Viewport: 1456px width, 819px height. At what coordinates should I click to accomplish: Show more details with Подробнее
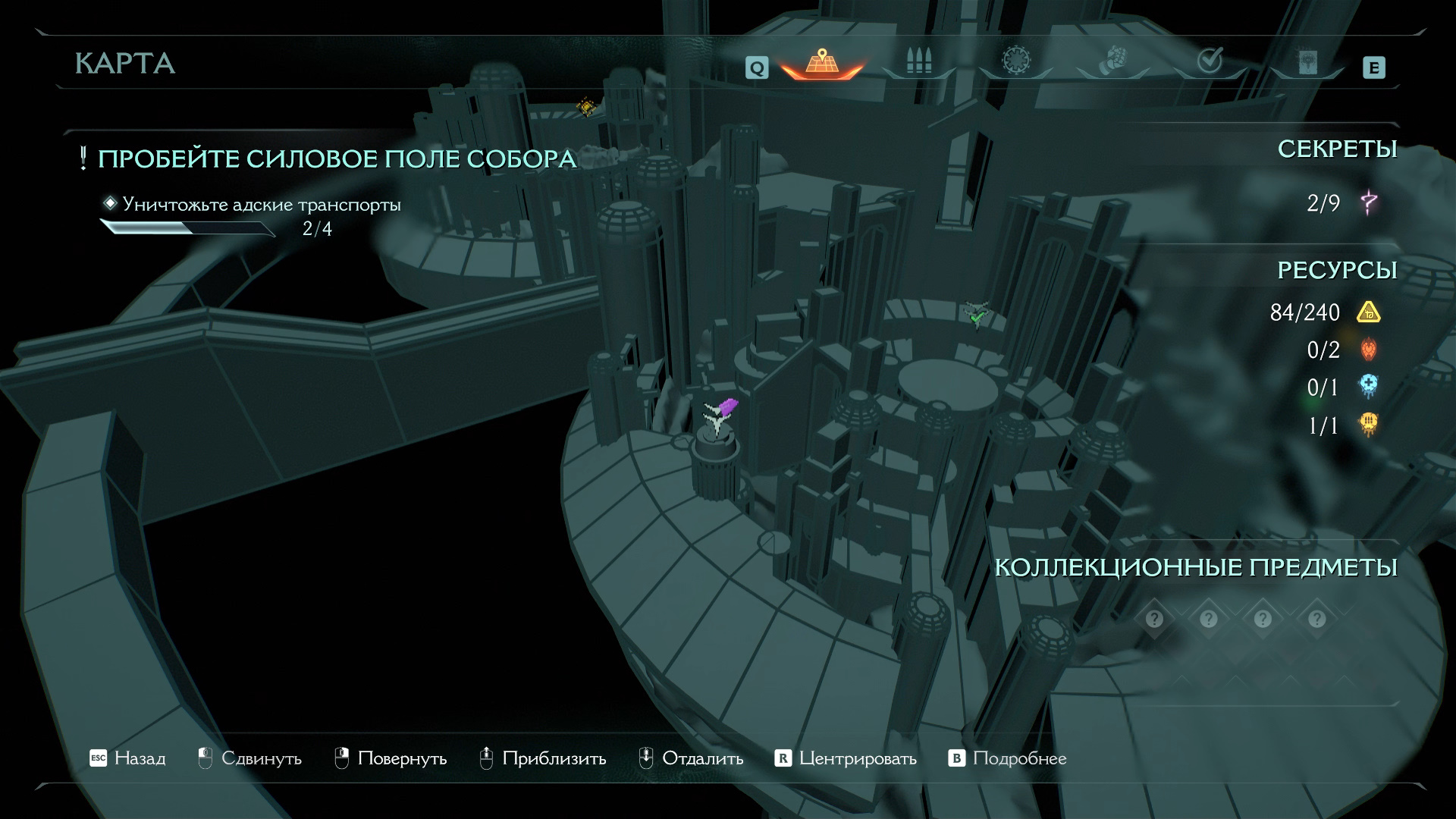pos(1008,758)
